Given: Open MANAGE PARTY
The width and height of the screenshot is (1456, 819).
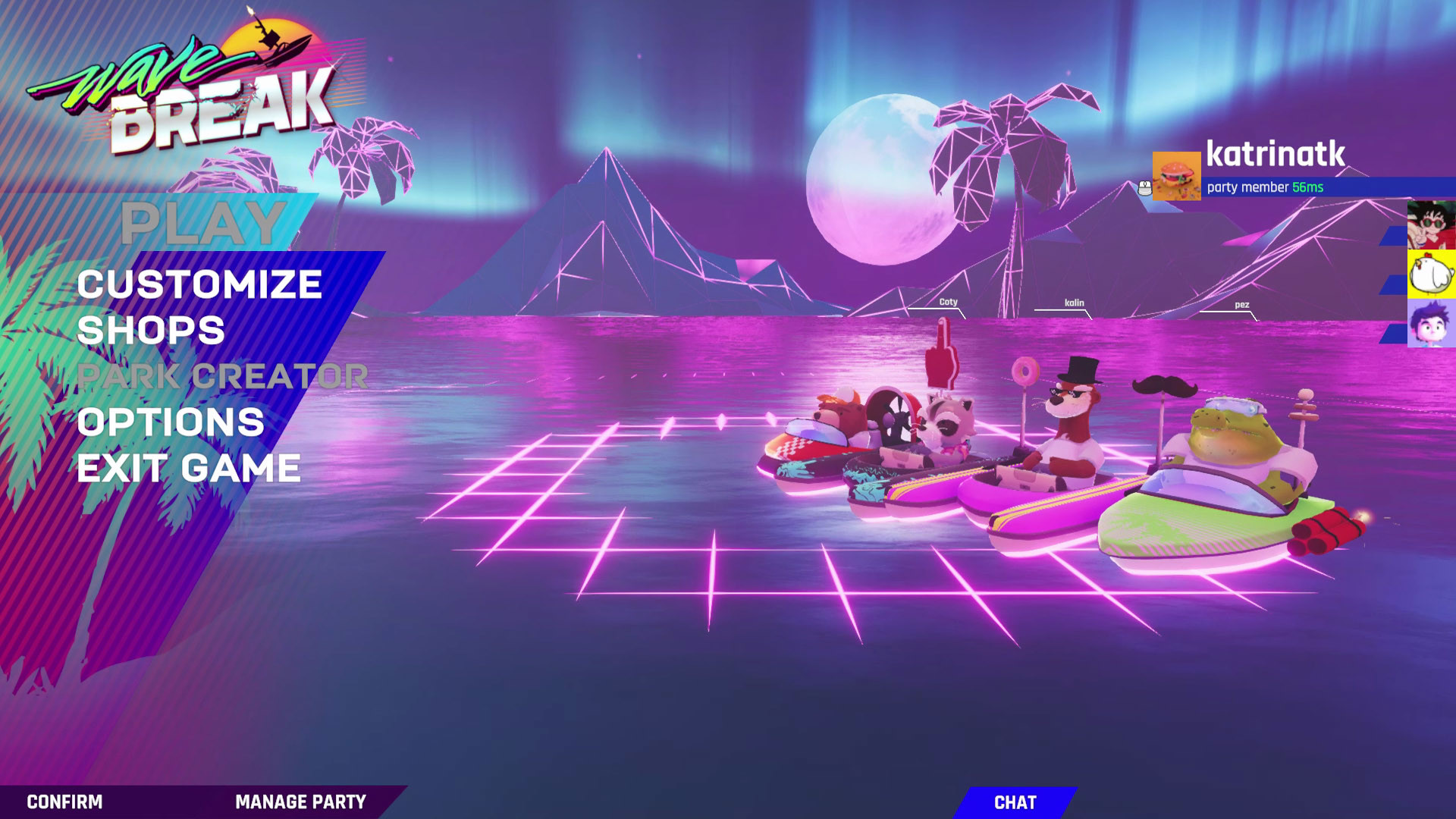Looking at the screenshot, I should coord(300,801).
